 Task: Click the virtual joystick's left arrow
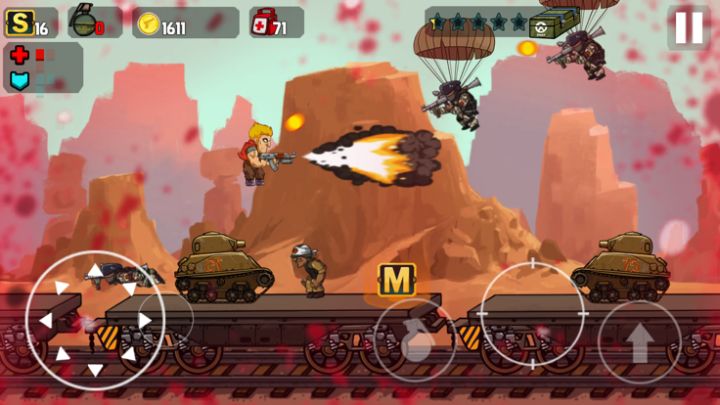43,321
